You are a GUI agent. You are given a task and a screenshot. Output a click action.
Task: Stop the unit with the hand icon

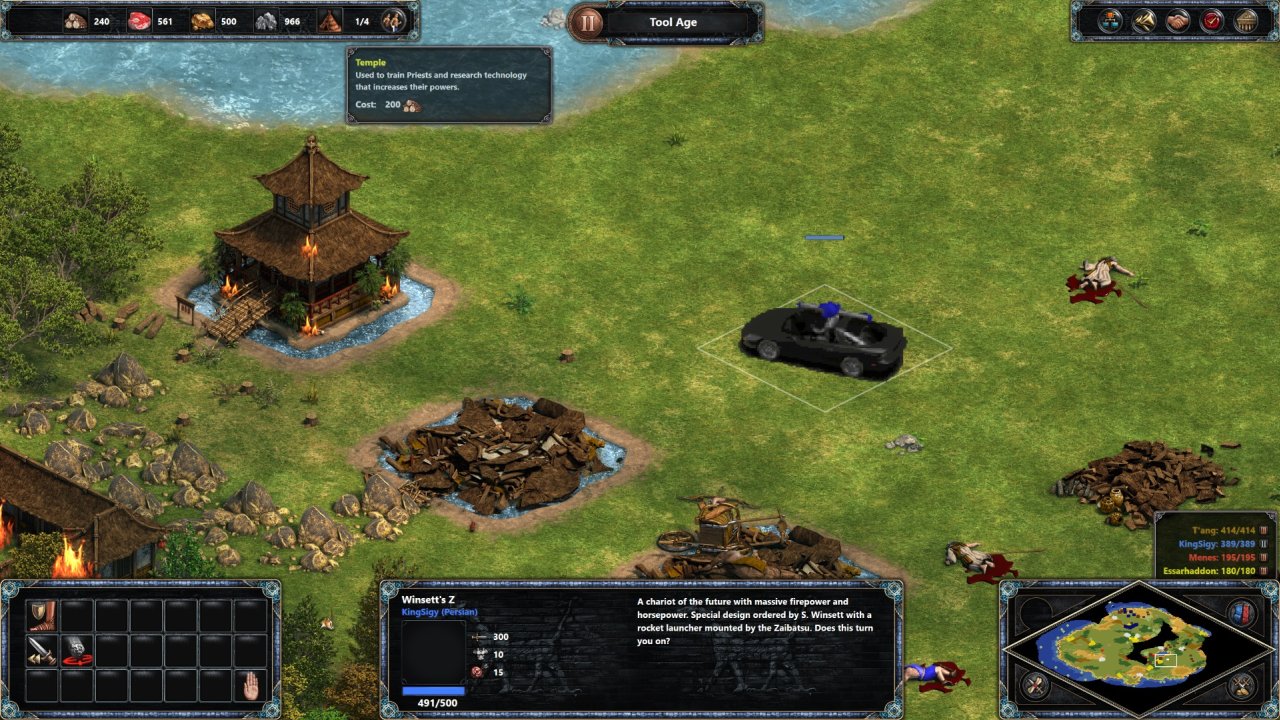251,685
